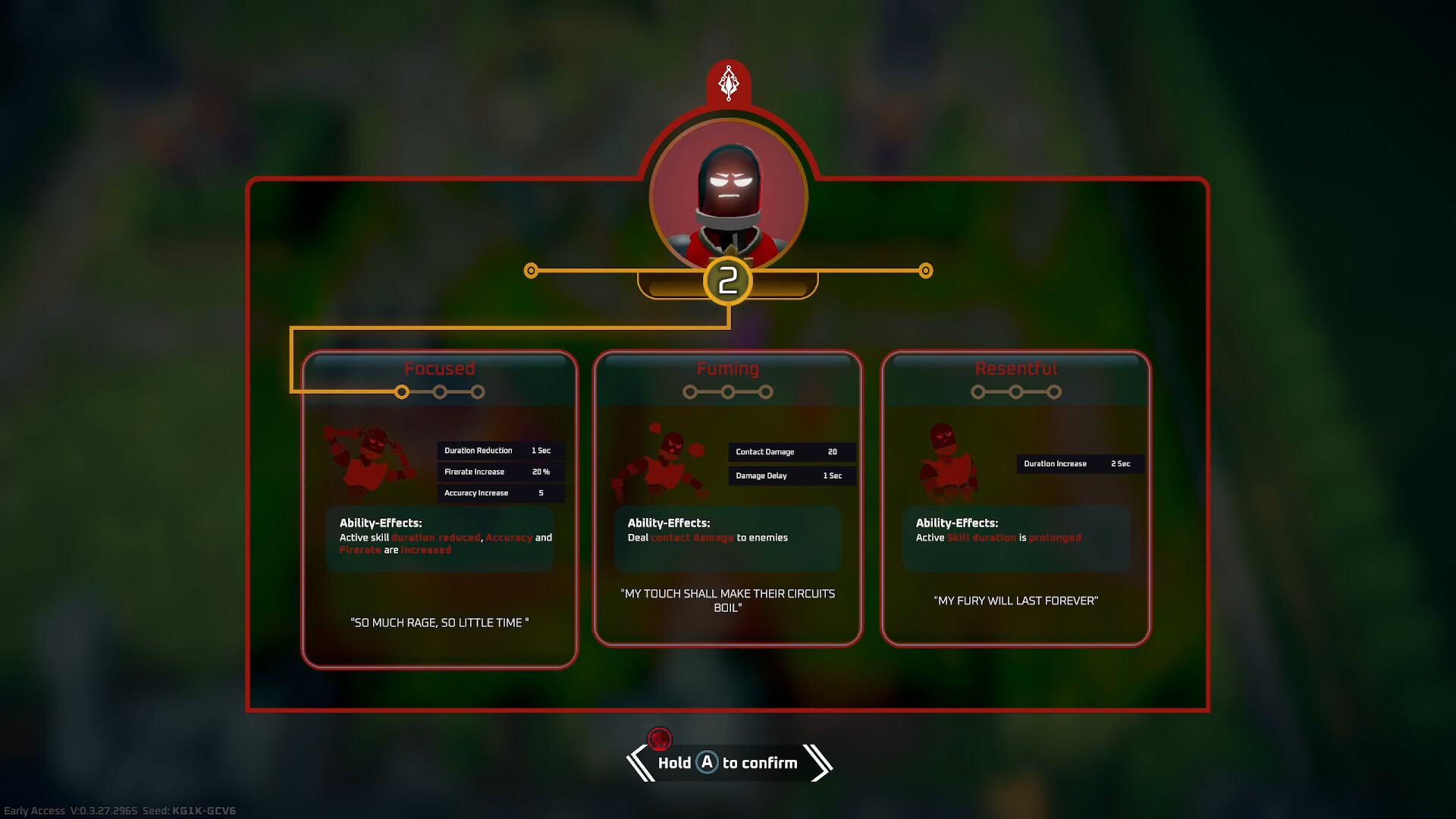Select the Focused upgrade option

pos(439,508)
